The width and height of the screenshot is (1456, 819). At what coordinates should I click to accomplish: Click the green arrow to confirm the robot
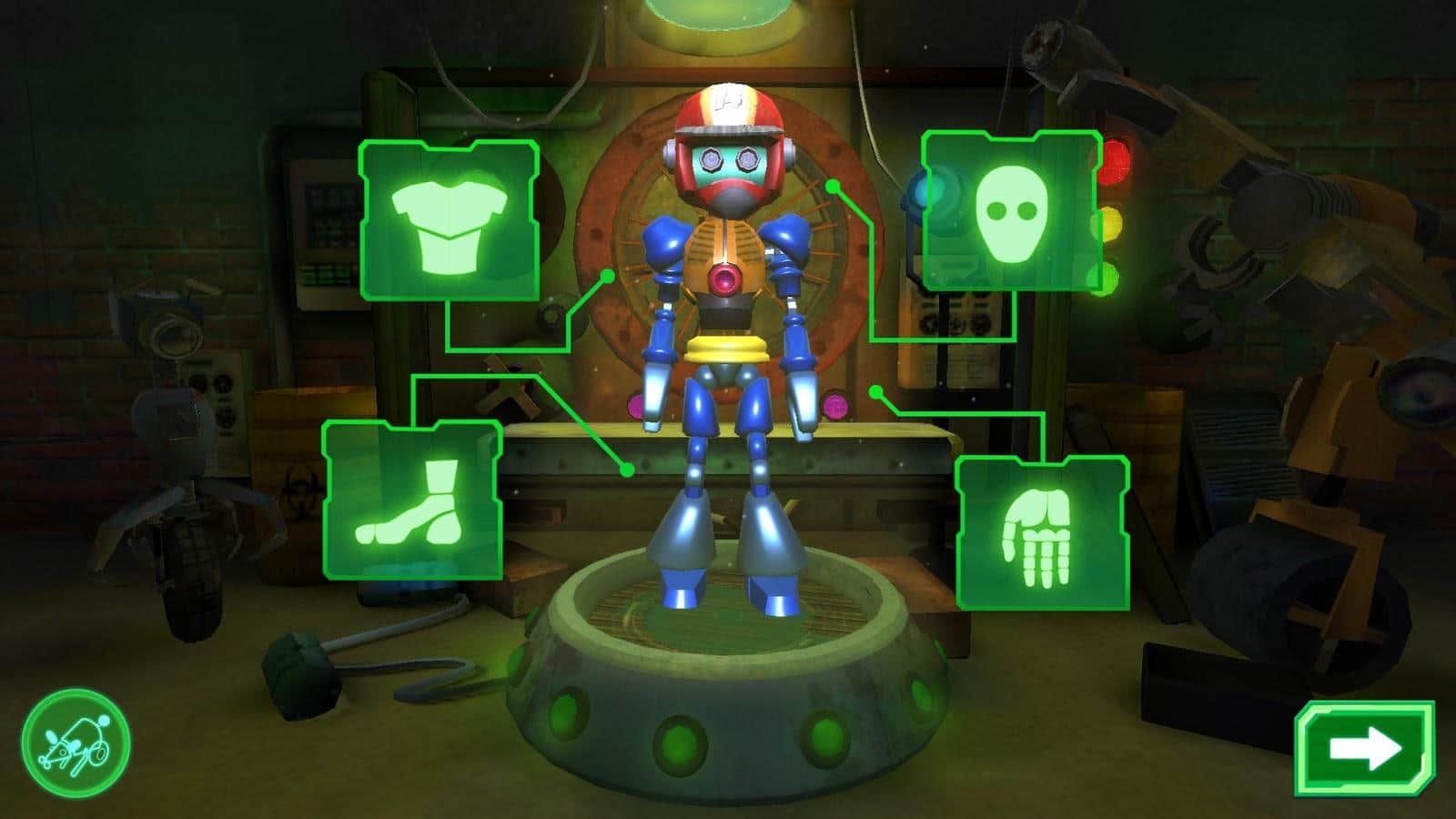(x=1367, y=748)
